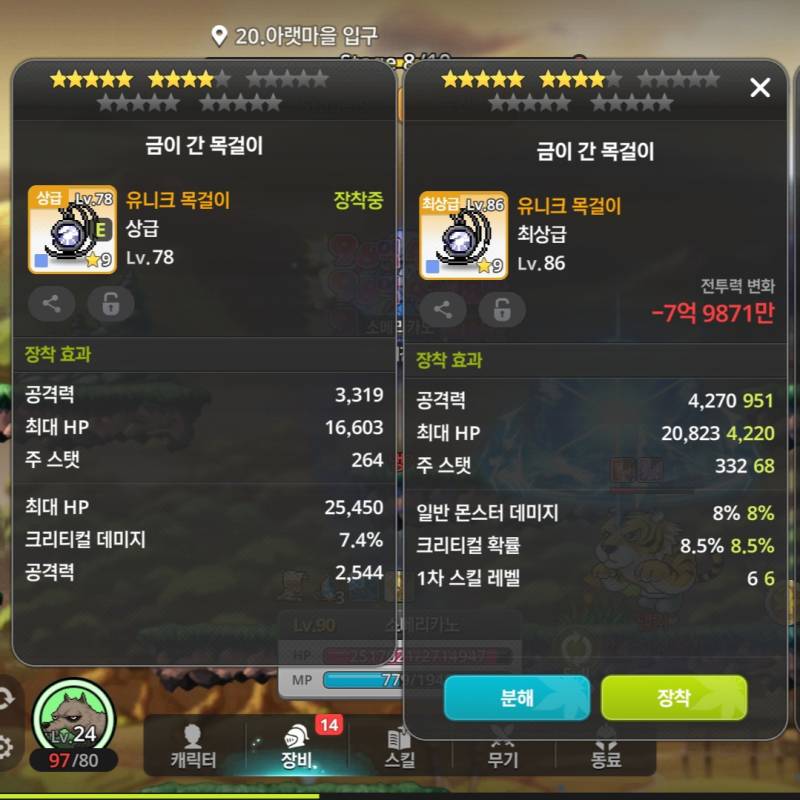Equip the necklace with the 장착 button
This screenshot has width=800, height=800.
point(673,697)
